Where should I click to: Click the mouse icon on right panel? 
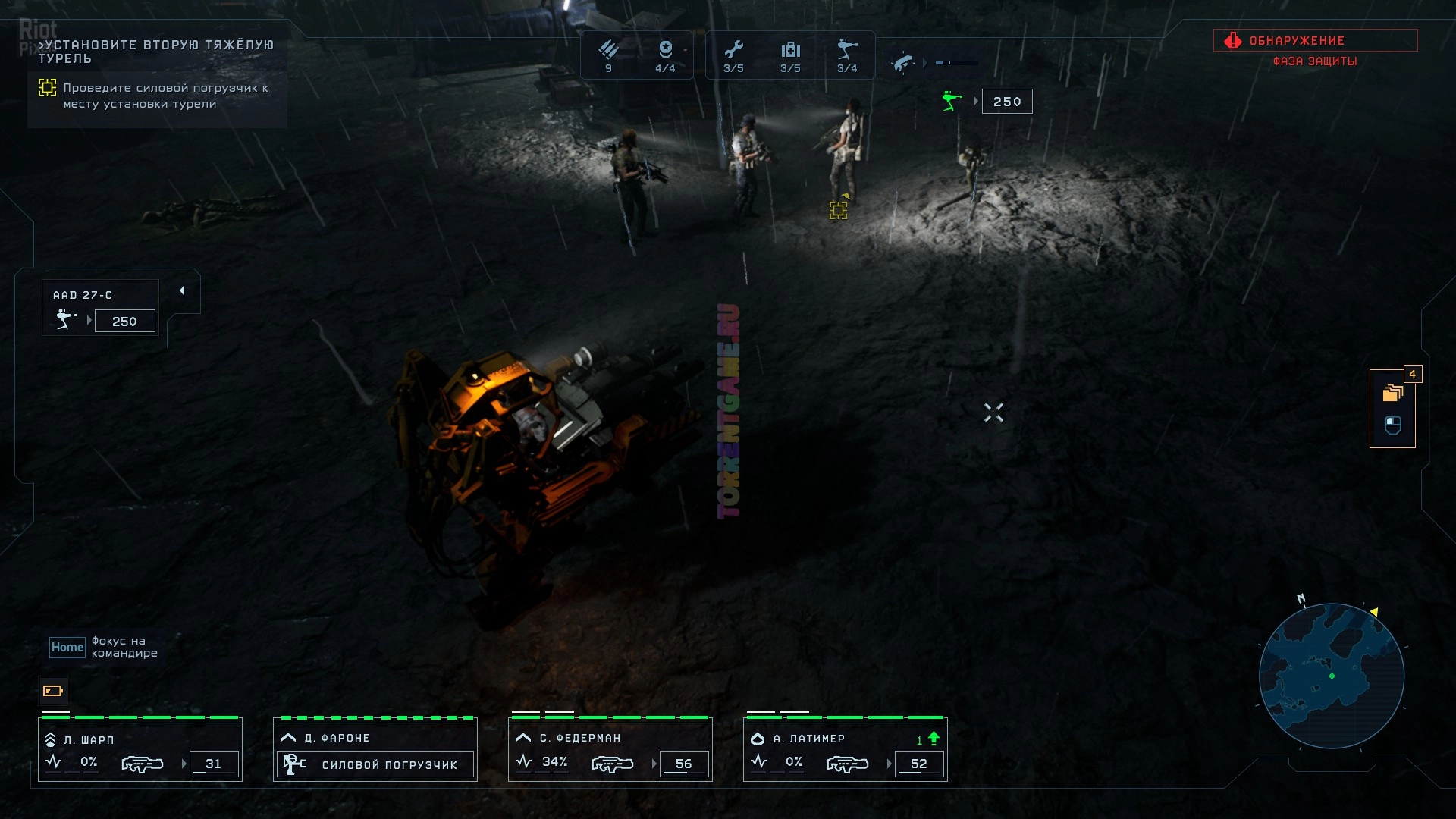pos(1393,425)
